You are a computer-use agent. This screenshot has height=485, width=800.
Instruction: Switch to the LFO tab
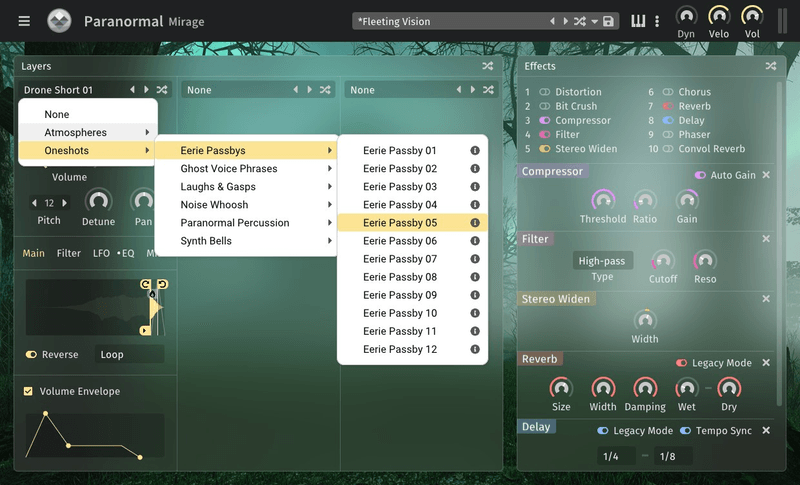tap(101, 254)
